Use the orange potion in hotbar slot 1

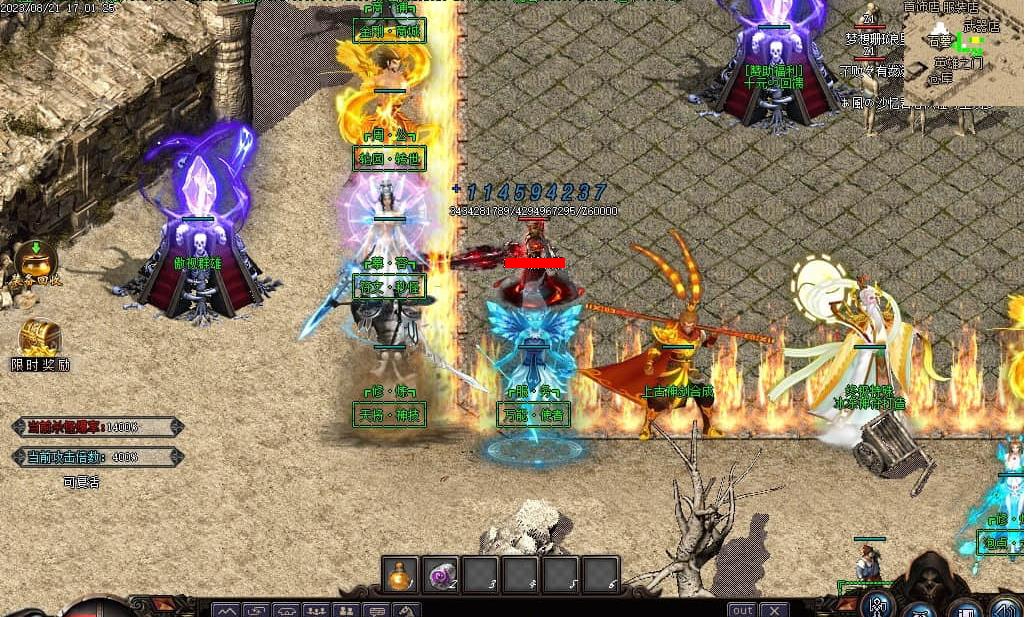point(400,574)
